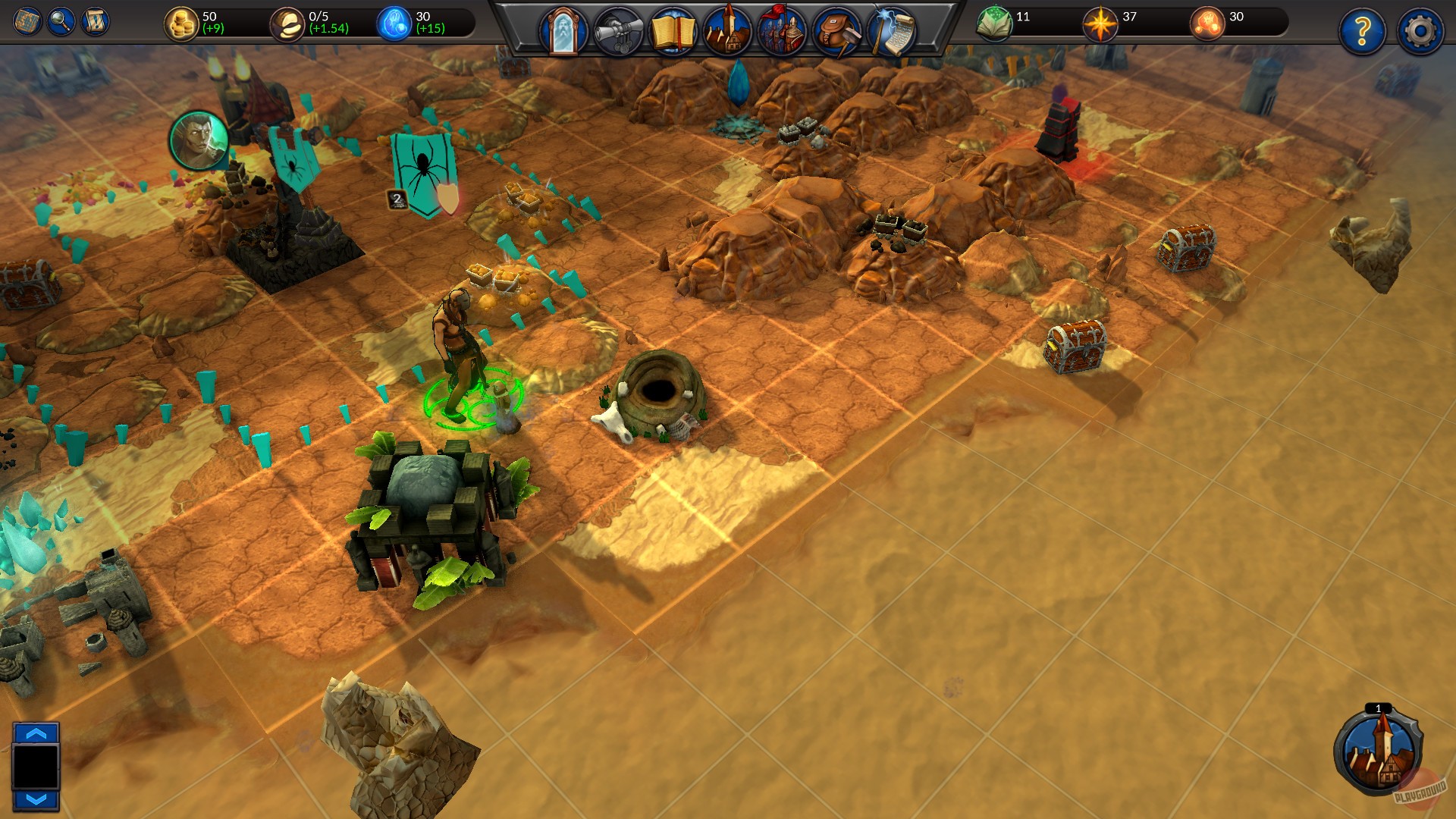Screen dimensions: 1456x819
Task: Expand the panel with the upward chevron arrow
Action: tap(35, 733)
